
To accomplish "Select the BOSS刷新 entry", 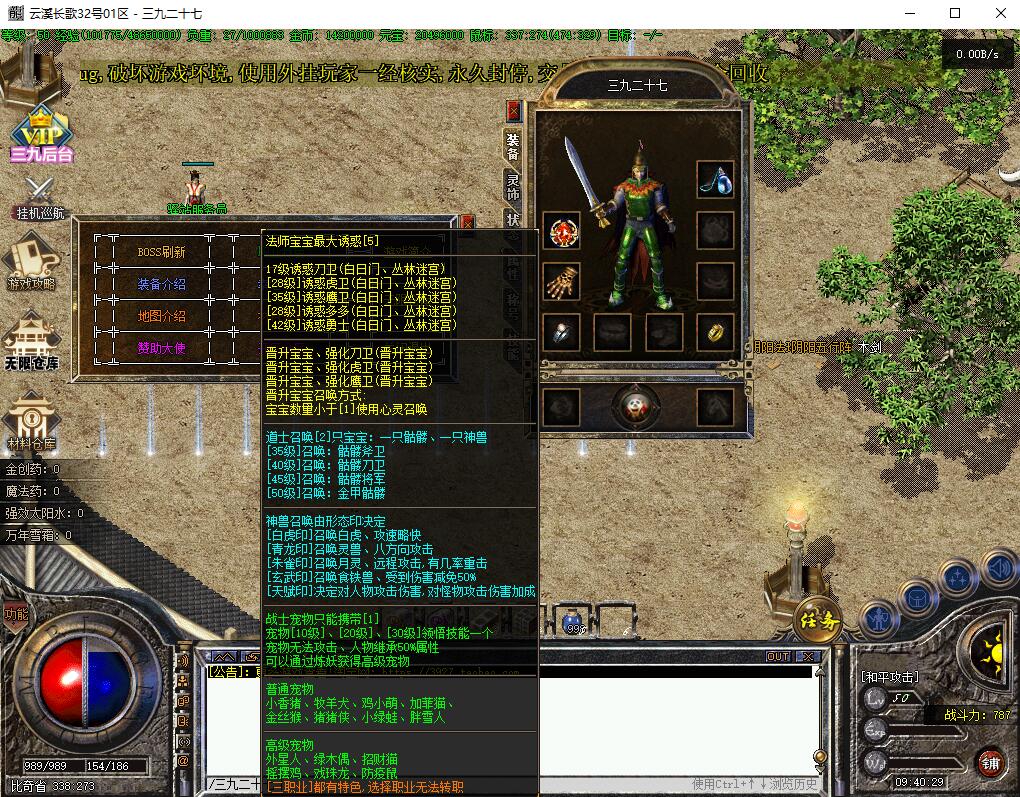I will (162, 252).
